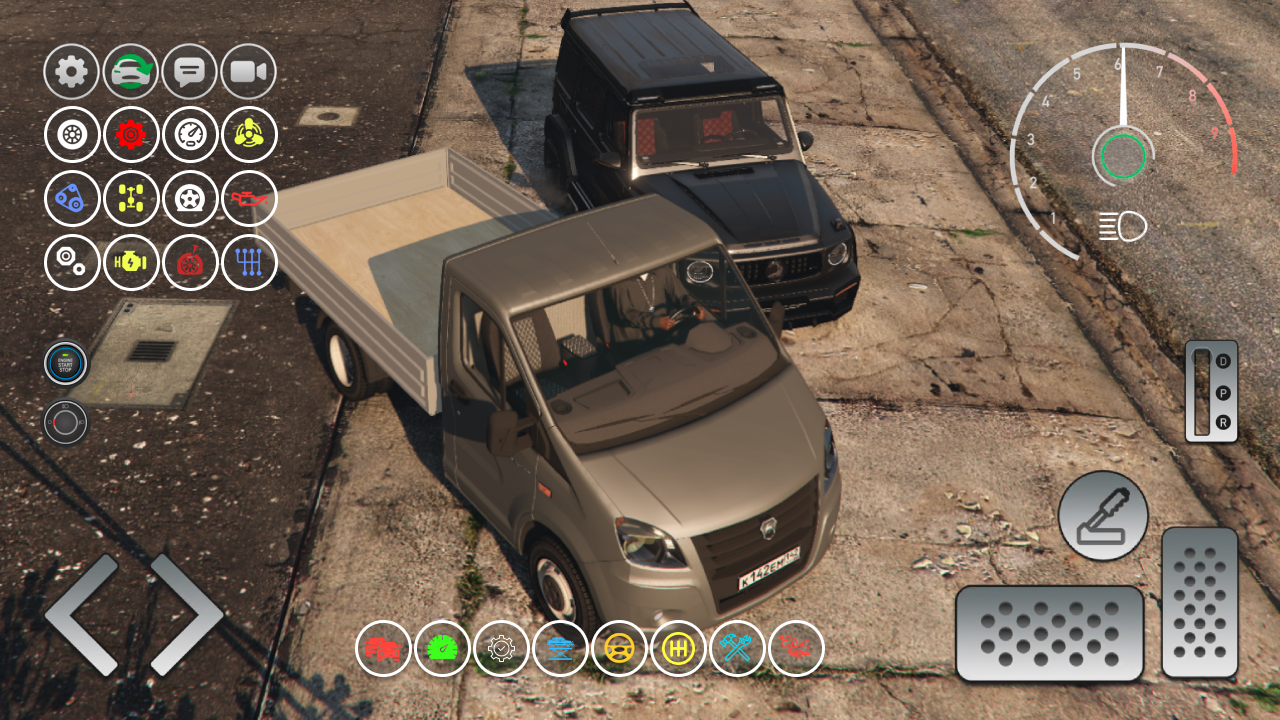This screenshot has width=1280, height=720.
Task: Open the settings gear icon
Action: 69,71
